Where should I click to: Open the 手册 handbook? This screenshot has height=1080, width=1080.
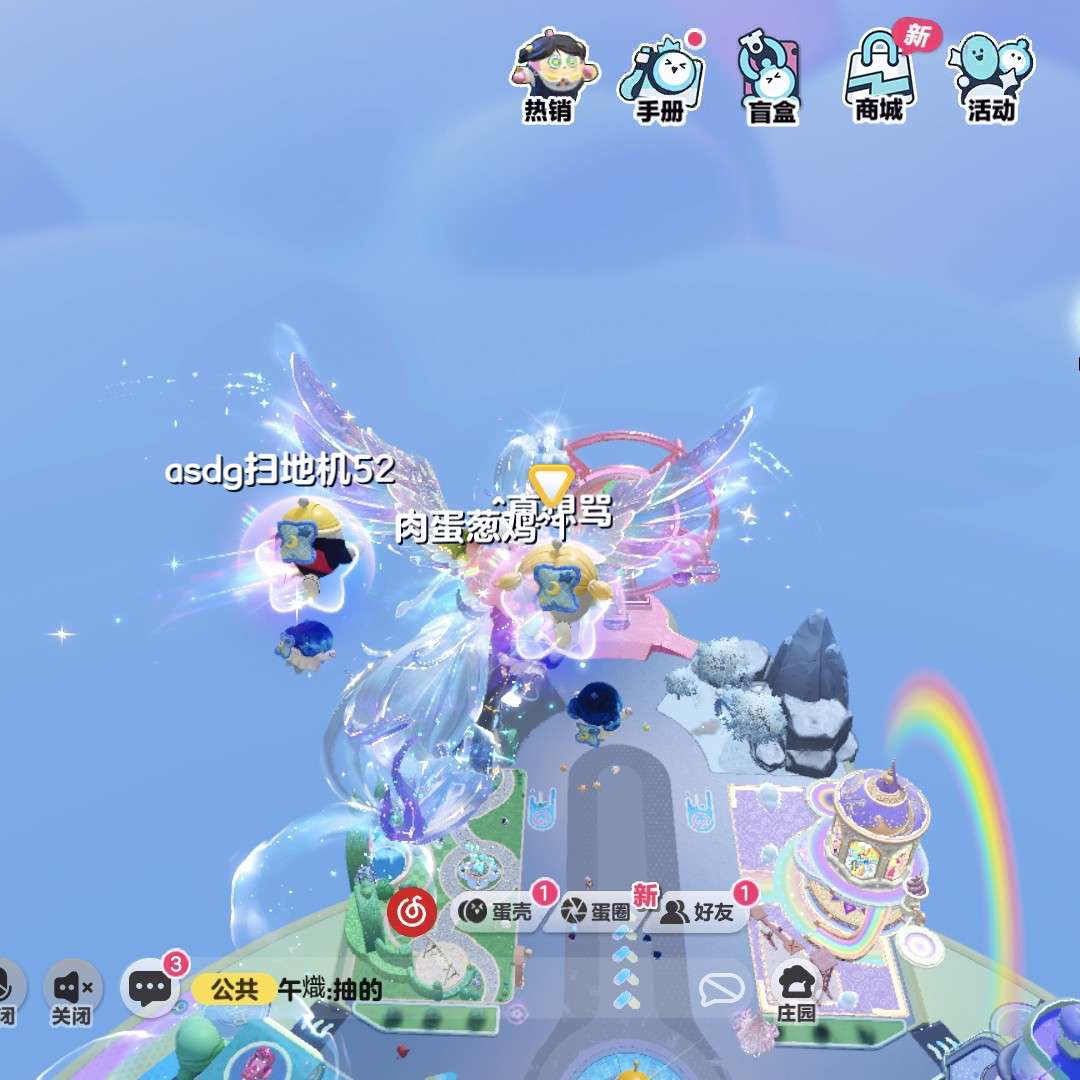(661, 77)
